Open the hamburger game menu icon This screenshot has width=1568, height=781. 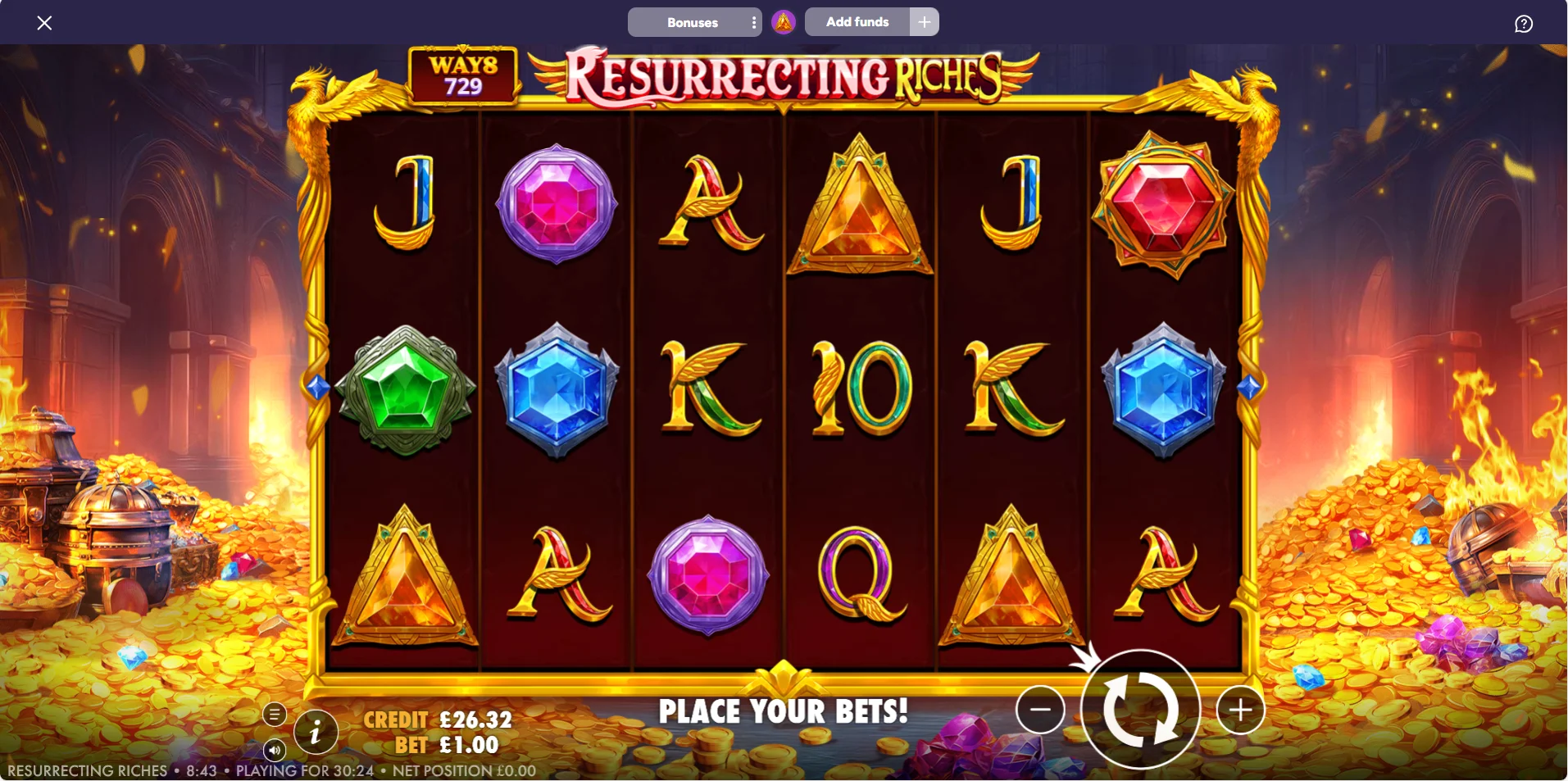pos(275,714)
